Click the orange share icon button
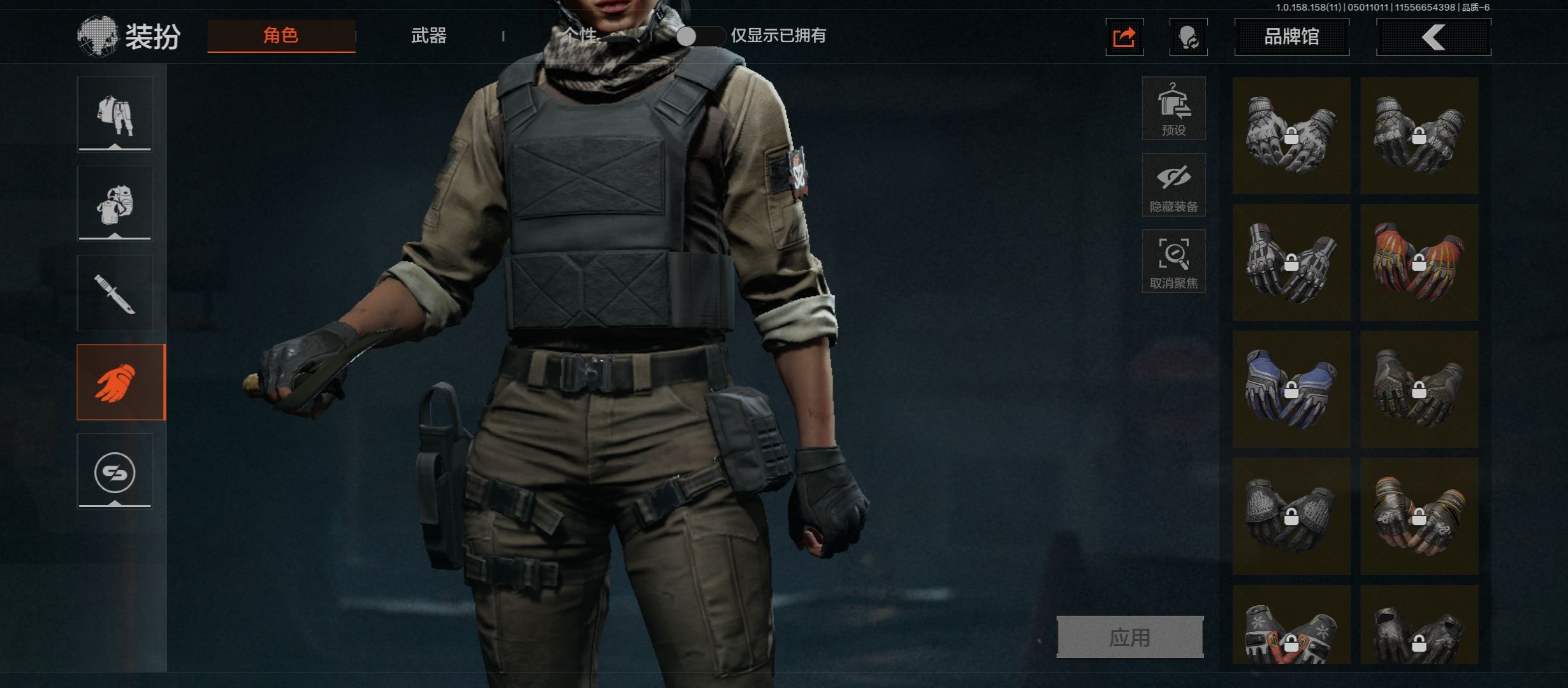1568x688 pixels. coord(1124,38)
